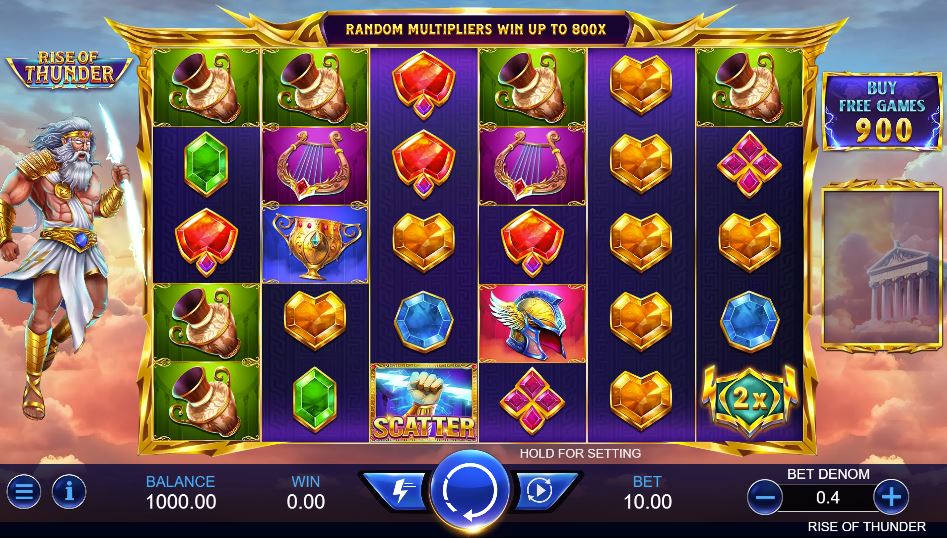Increase the bet denomination
Image resolution: width=947 pixels, height=538 pixels.
(889, 495)
